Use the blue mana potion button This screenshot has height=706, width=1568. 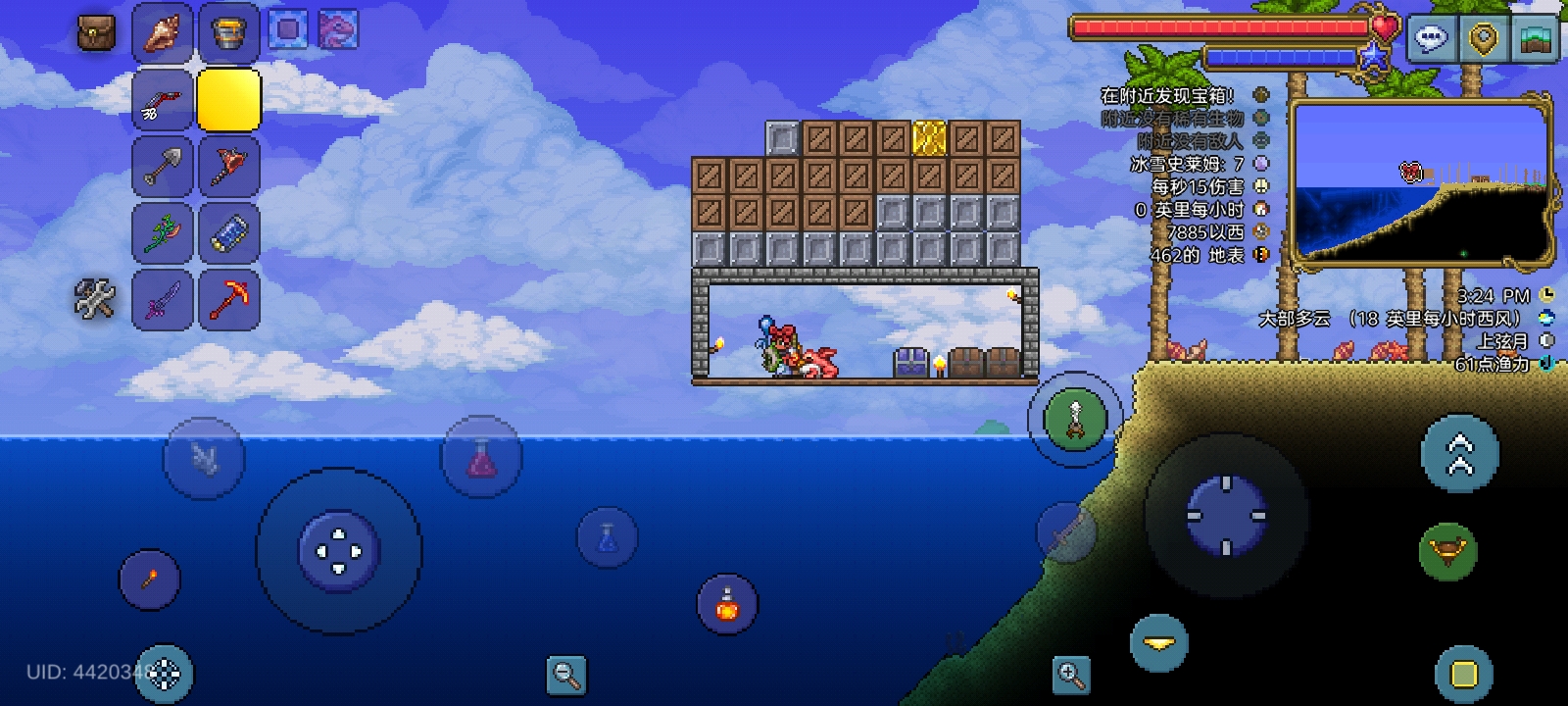607,537
